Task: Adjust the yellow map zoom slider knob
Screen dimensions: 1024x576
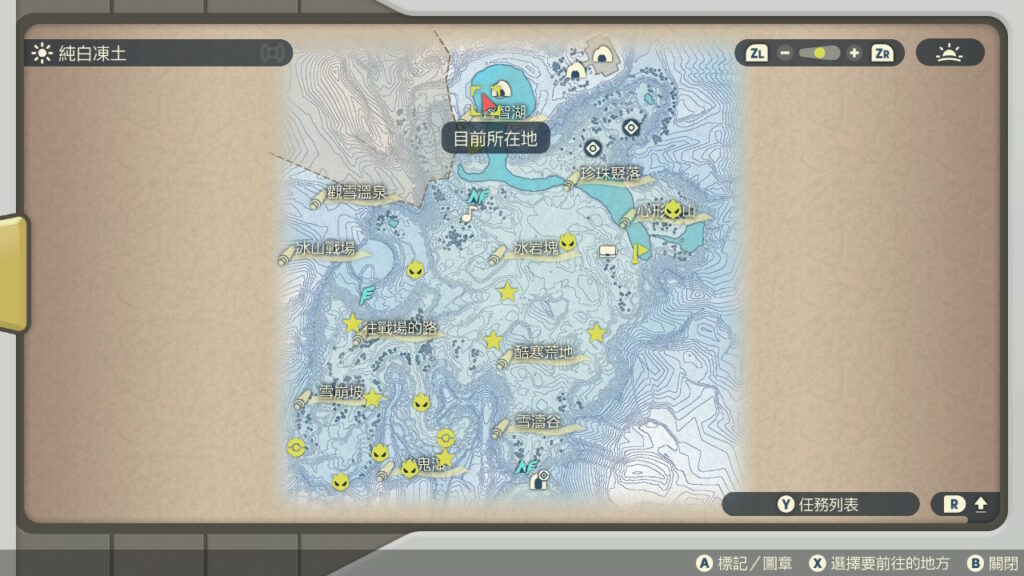Action: 821,53
